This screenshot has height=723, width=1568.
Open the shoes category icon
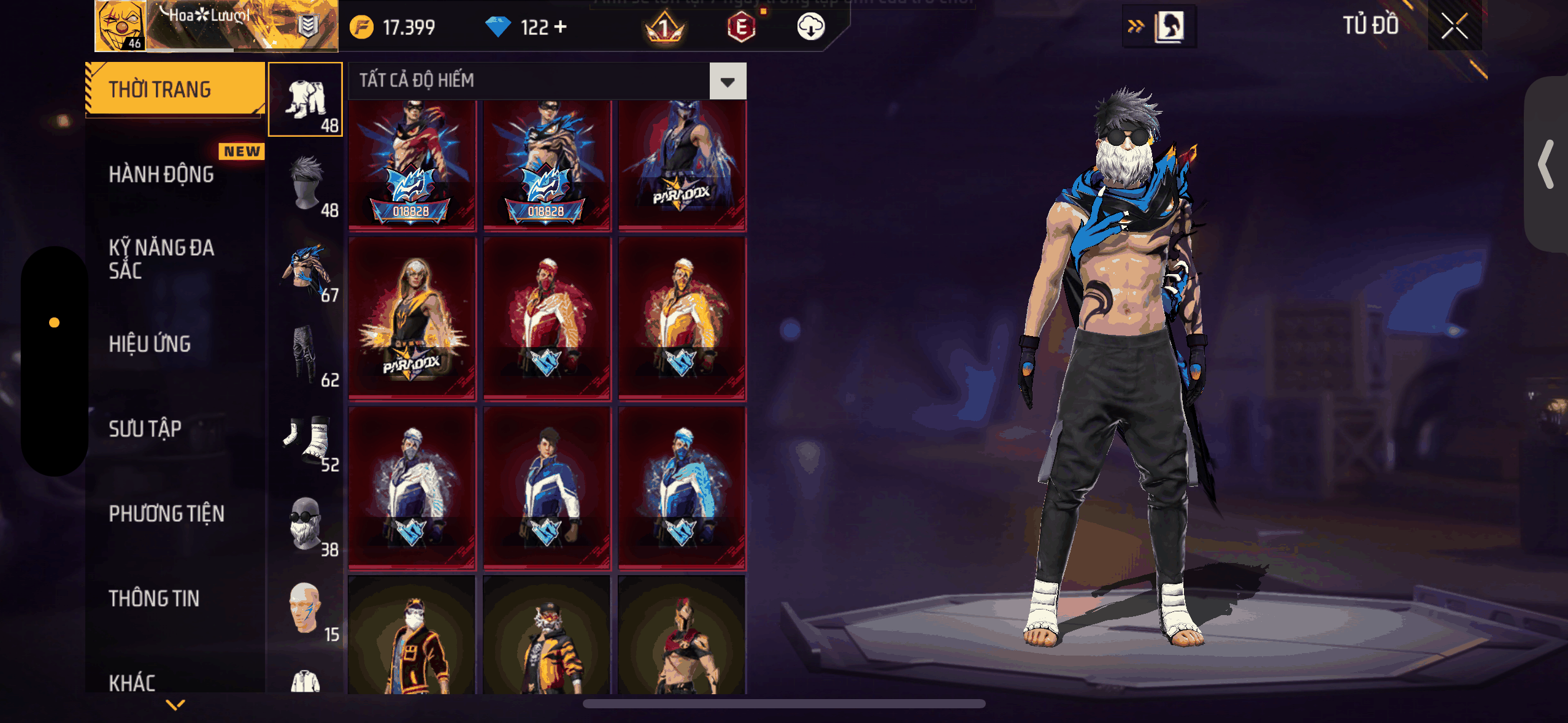click(306, 438)
